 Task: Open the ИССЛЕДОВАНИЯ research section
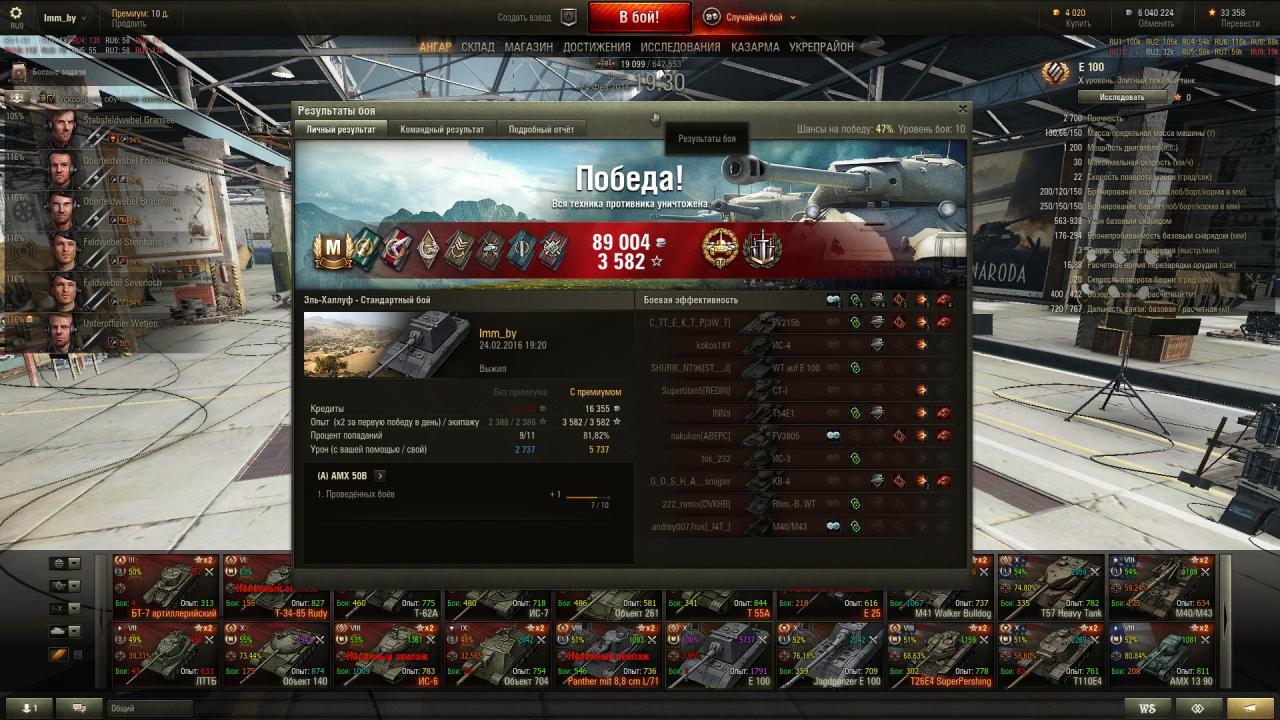(x=680, y=47)
